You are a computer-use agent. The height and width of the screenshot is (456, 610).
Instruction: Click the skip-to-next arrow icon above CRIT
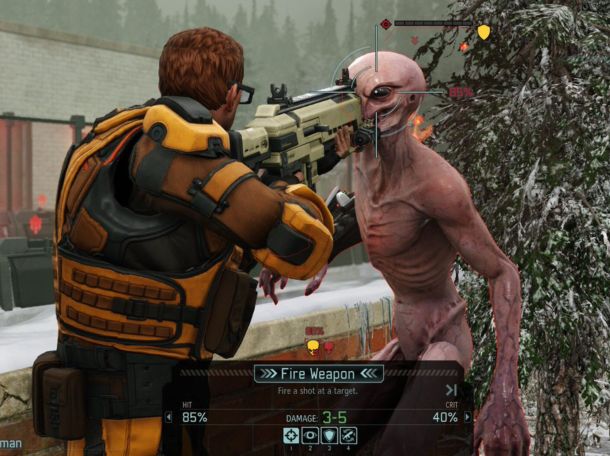tap(451, 390)
